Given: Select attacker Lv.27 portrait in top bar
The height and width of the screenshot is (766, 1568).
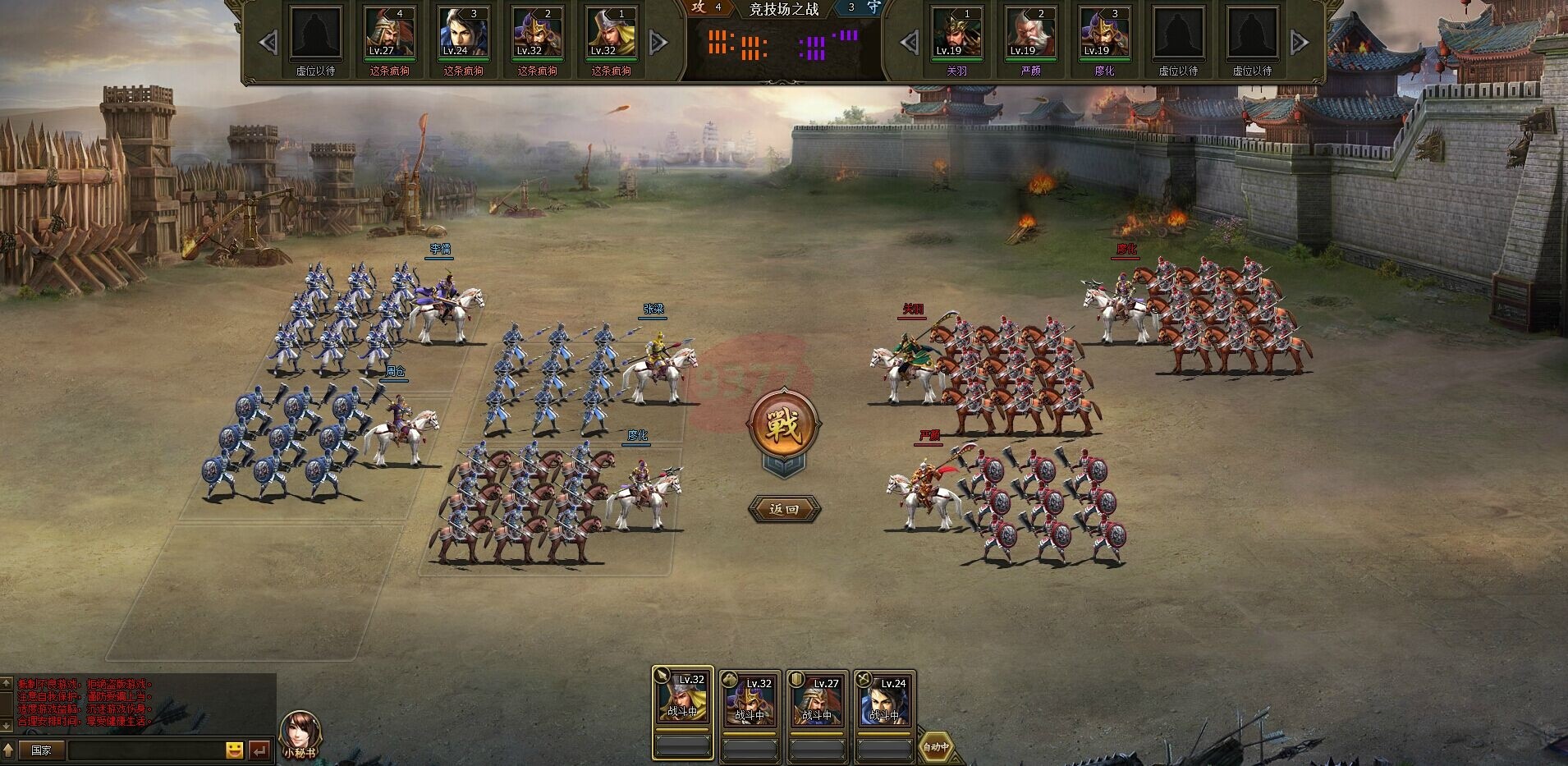Looking at the screenshot, I should coord(390,34).
